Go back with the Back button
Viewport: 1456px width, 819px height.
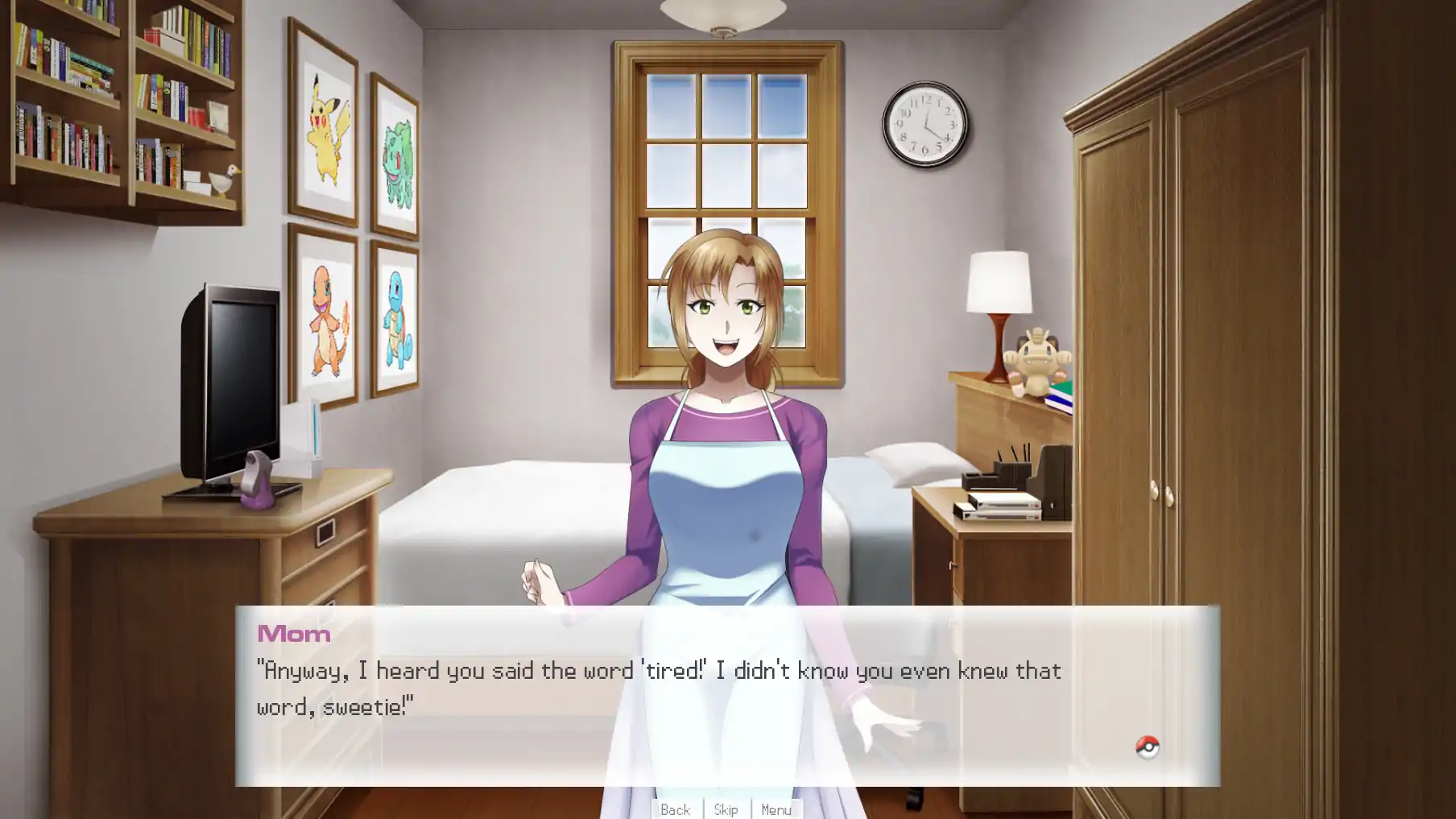click(675, 809)
